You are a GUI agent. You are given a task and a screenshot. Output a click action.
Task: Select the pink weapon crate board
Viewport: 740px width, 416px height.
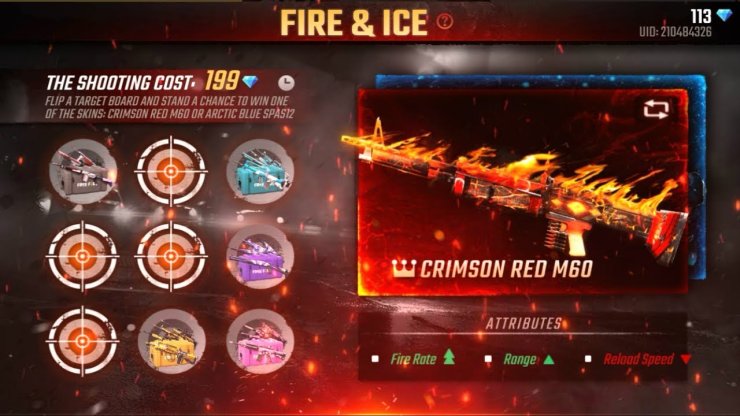pos(261,342)
